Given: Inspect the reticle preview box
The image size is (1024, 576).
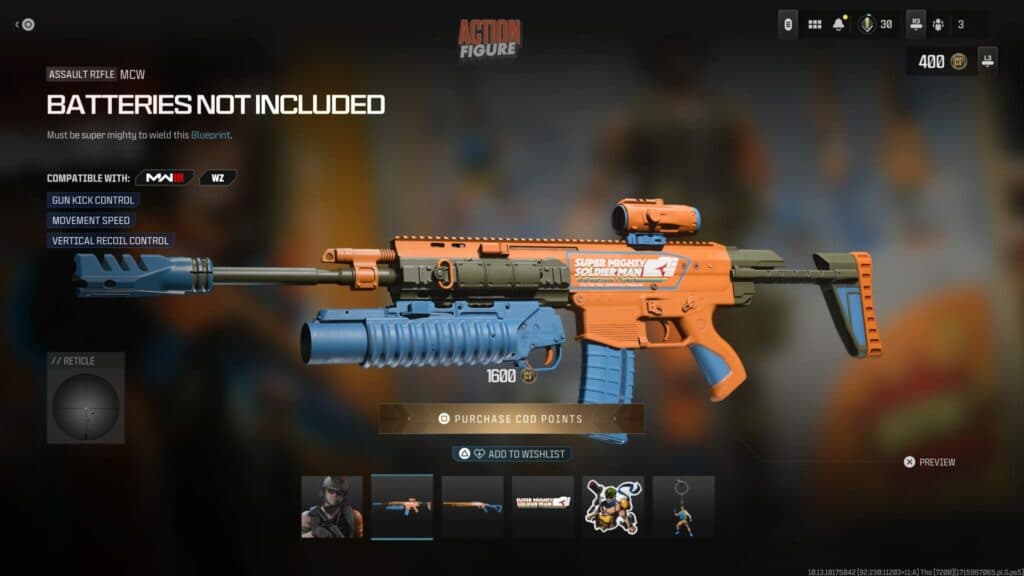Looking at the screenshot, I should point(86,398).
